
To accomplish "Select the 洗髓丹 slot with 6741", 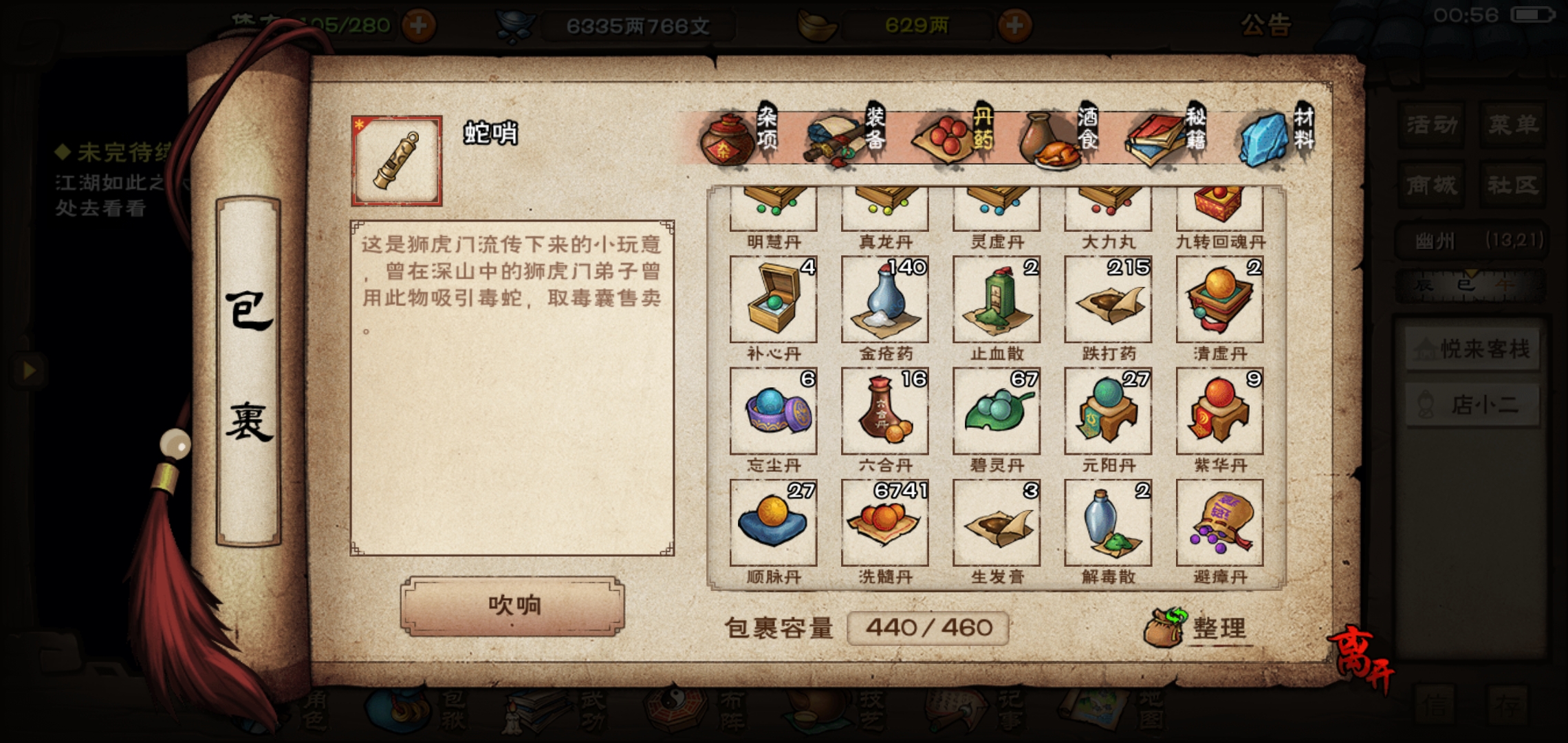I will tap(884, 523).
